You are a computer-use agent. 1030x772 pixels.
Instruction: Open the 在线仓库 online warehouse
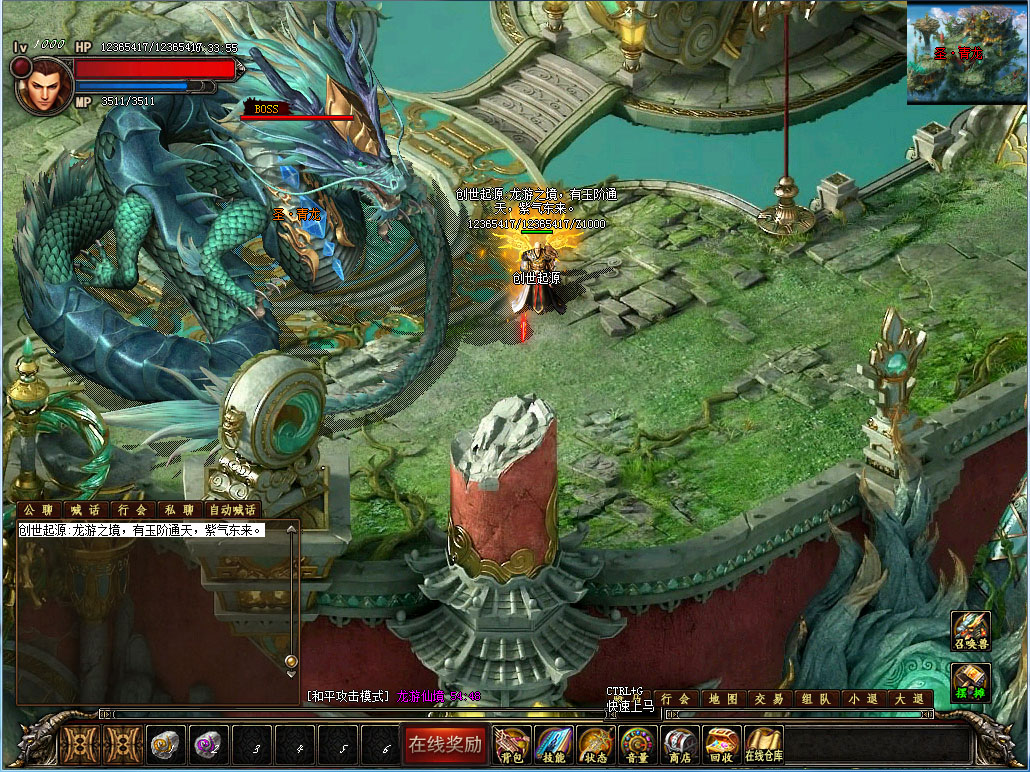pos(764,744)
